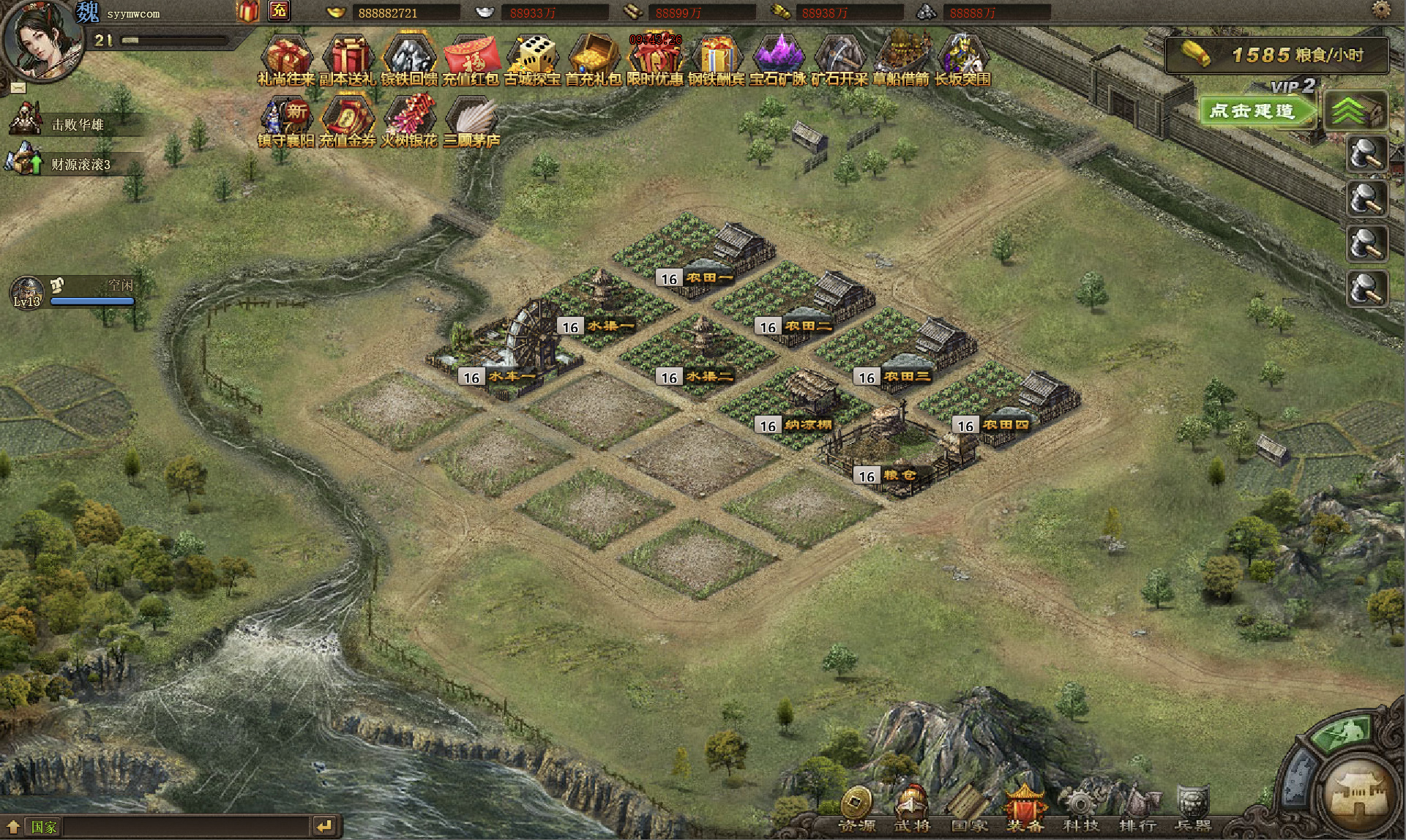Open the 首充礼包 treasure chest offer

[594, 59]
